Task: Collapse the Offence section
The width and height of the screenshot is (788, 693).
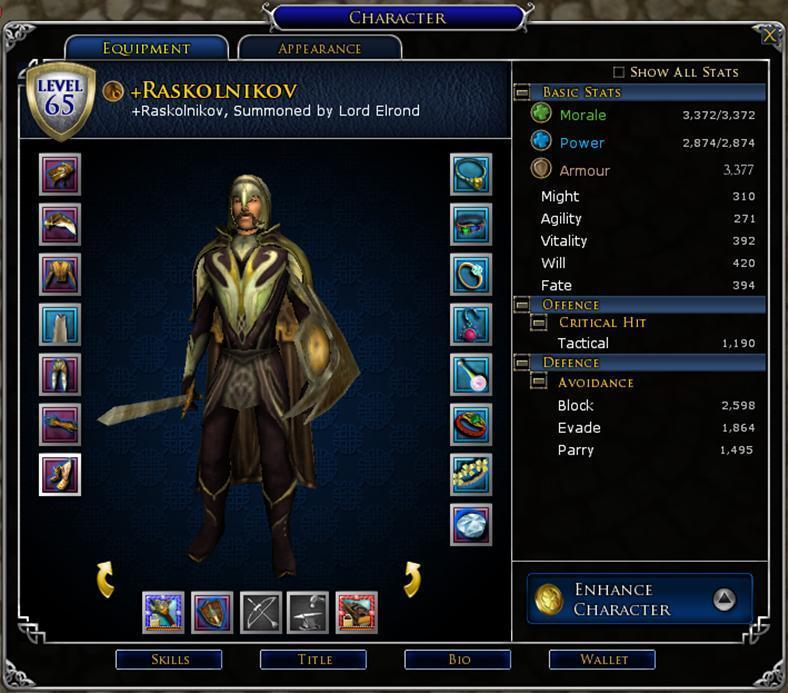Action: click(522, 305)
